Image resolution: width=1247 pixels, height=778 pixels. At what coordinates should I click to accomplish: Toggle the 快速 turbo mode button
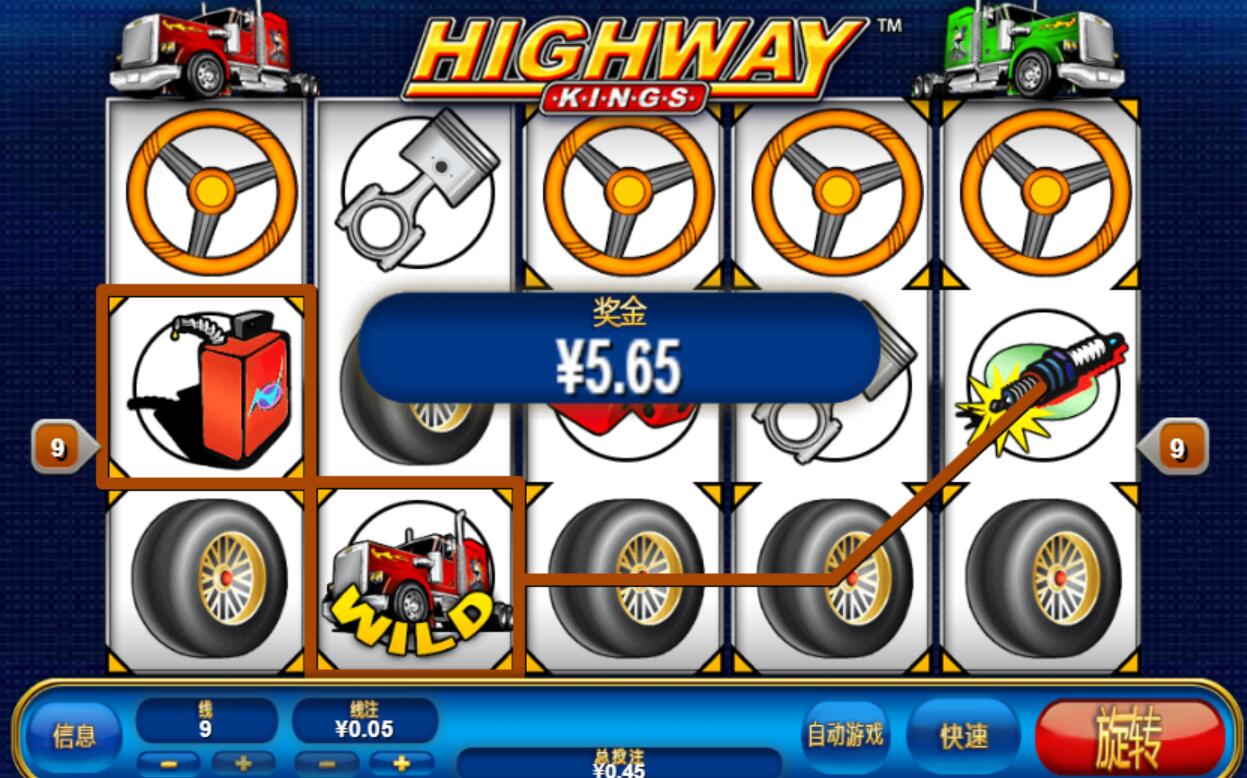click(963, 737)
